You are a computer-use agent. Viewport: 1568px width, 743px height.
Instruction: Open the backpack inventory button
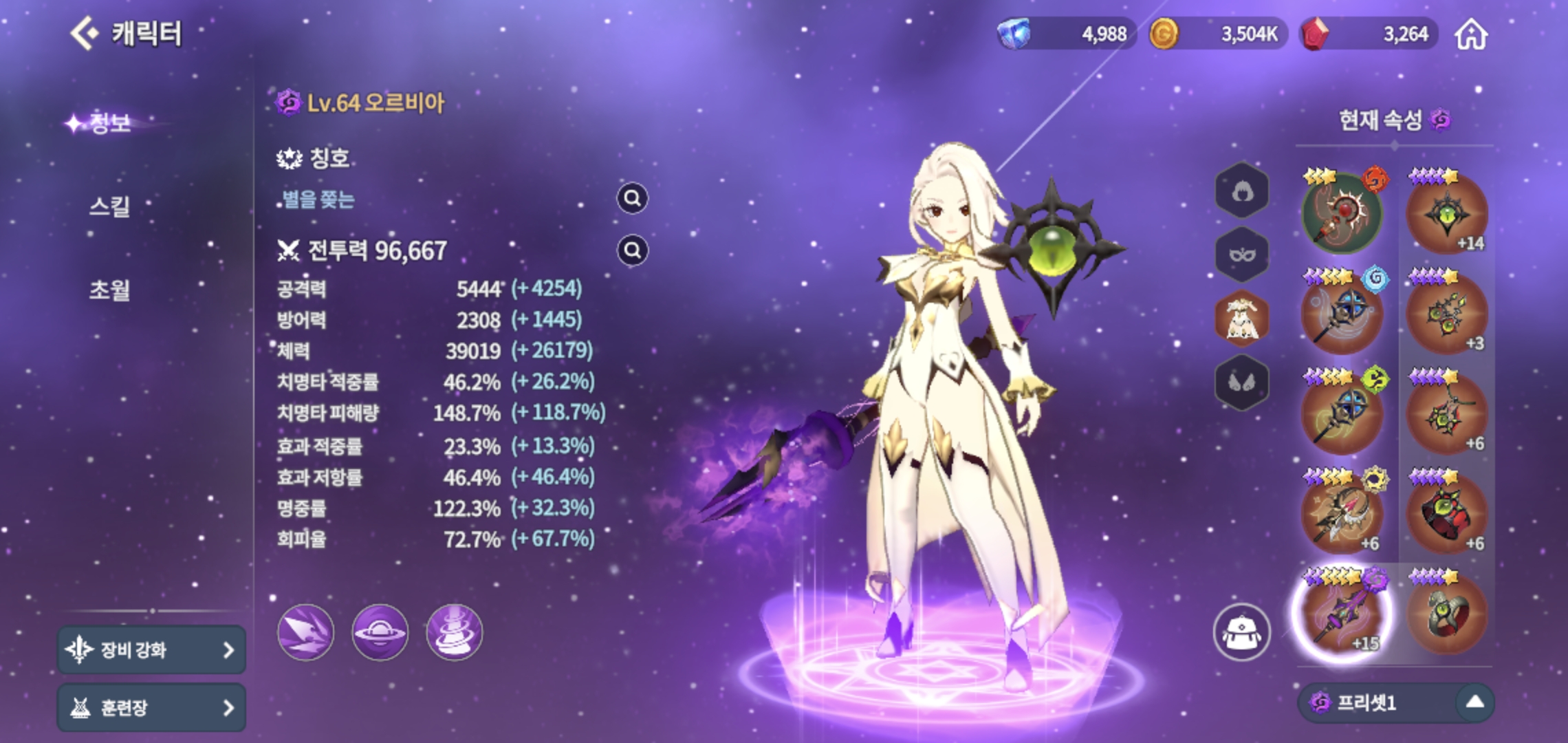[x=1241, y=632]
